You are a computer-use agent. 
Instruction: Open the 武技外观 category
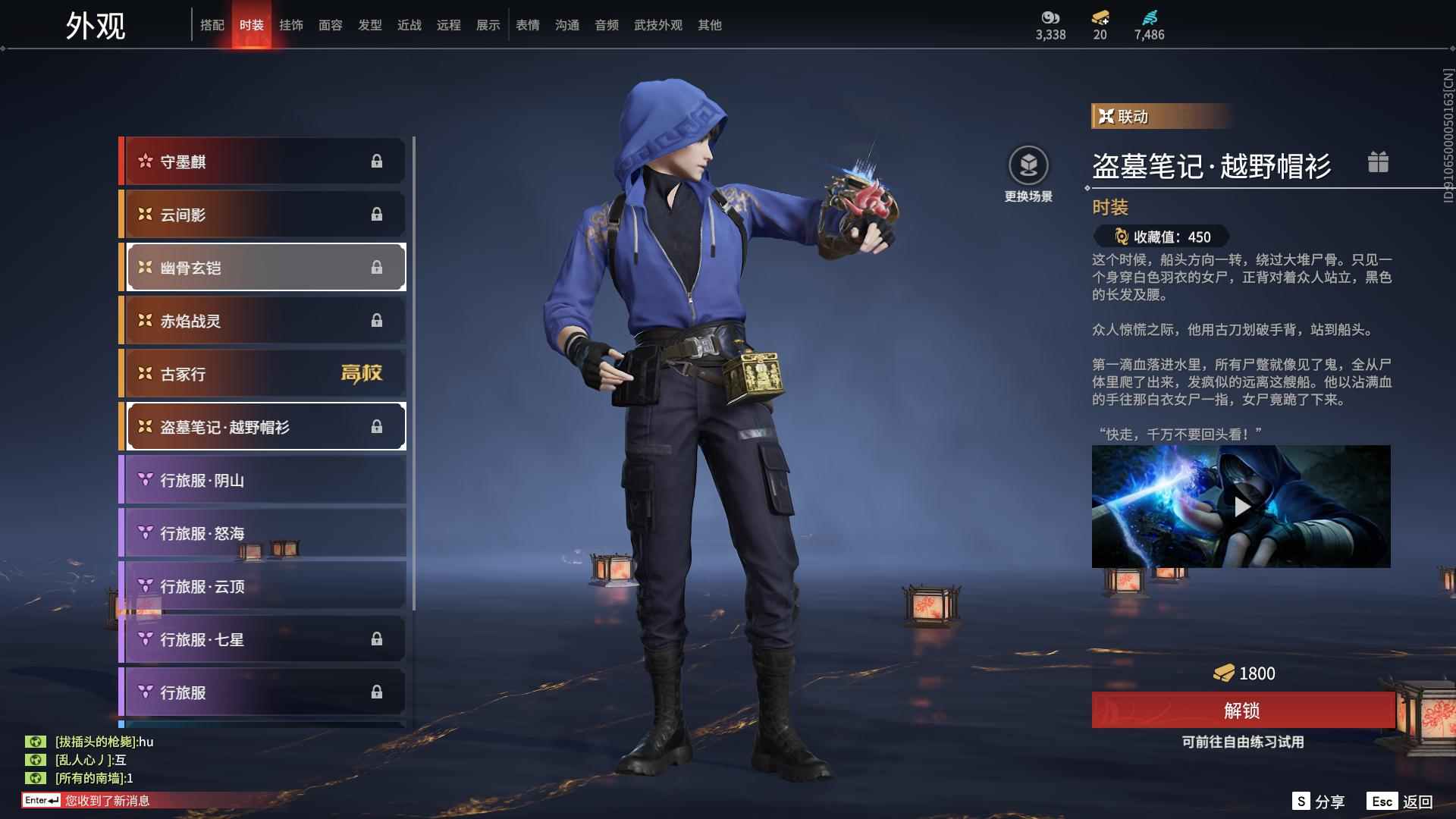(657, 24)
